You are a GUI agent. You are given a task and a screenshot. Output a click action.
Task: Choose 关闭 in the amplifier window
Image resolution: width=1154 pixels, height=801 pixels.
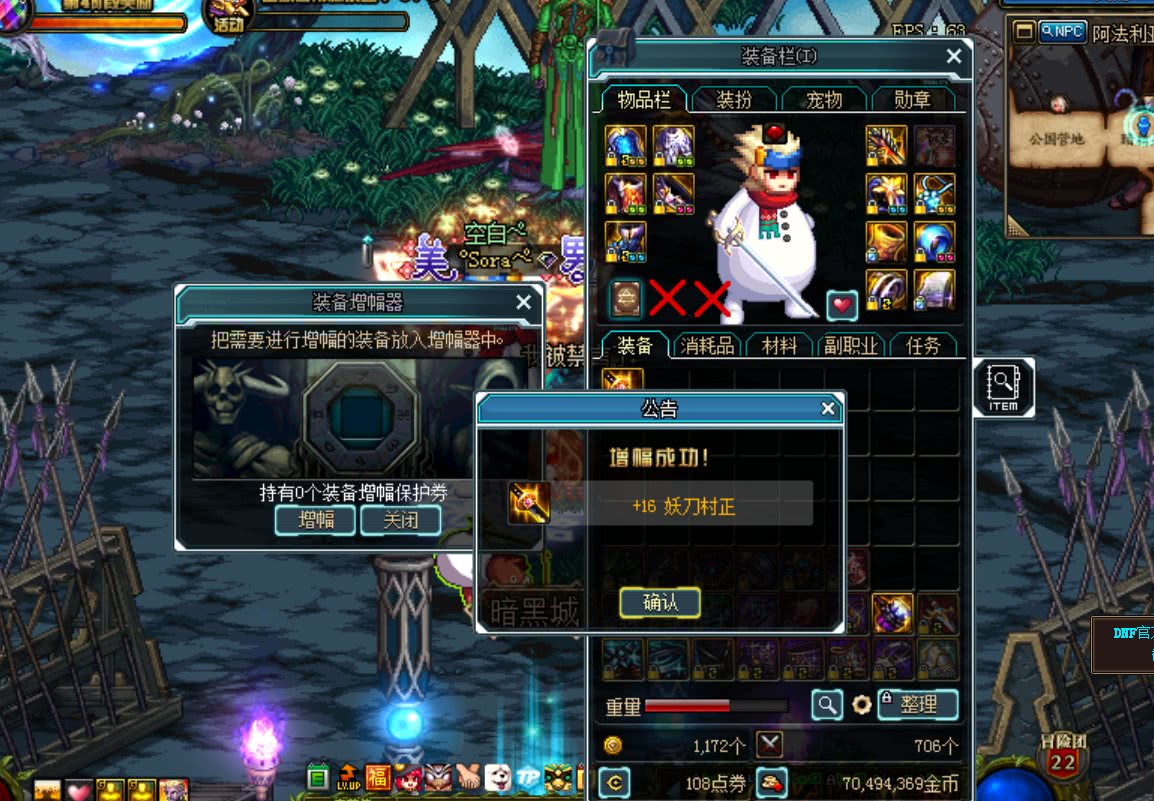(400, 520)
